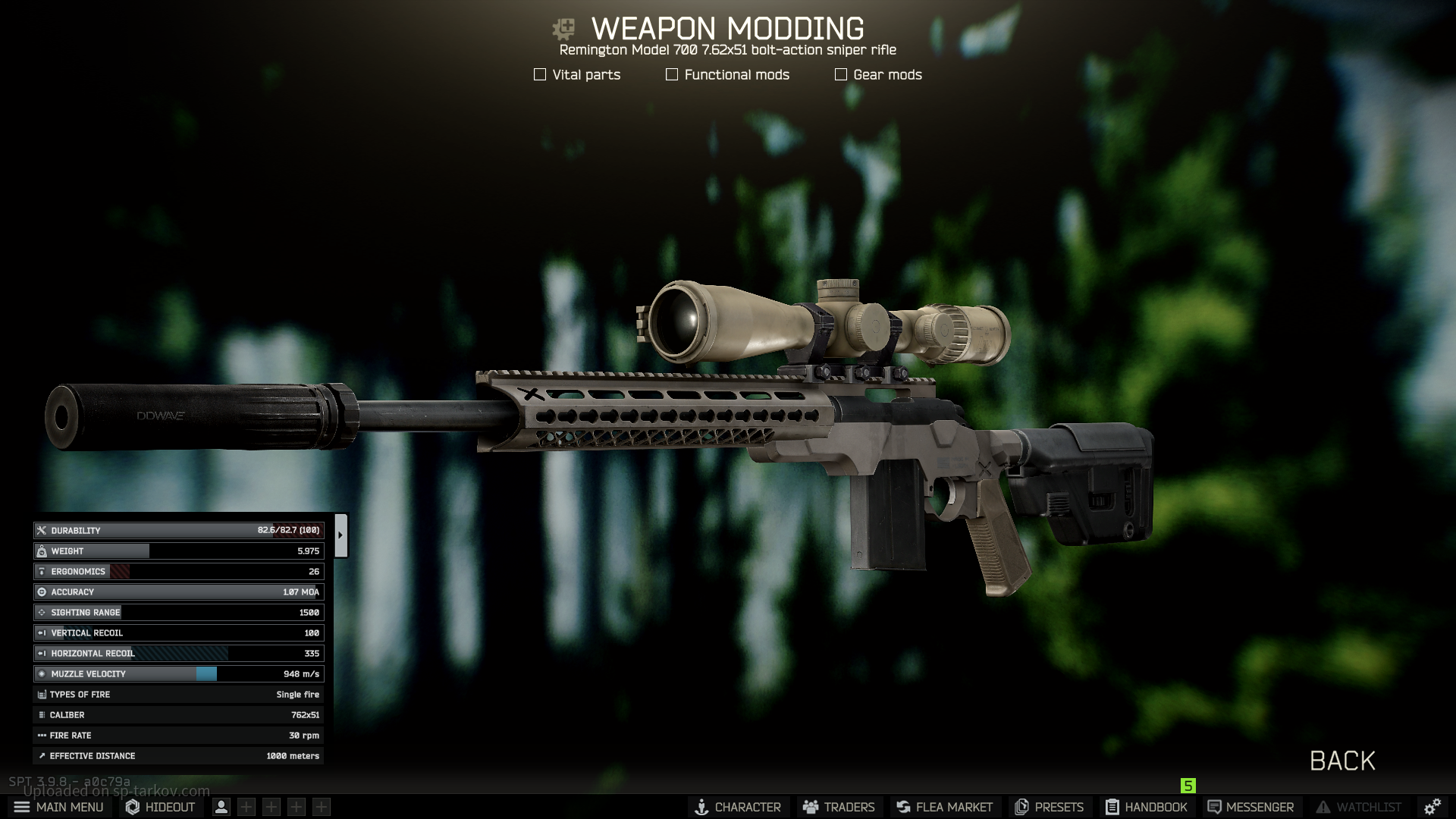Show weapon Presets
The image size is (1456, 819).
coord(1050,807)
